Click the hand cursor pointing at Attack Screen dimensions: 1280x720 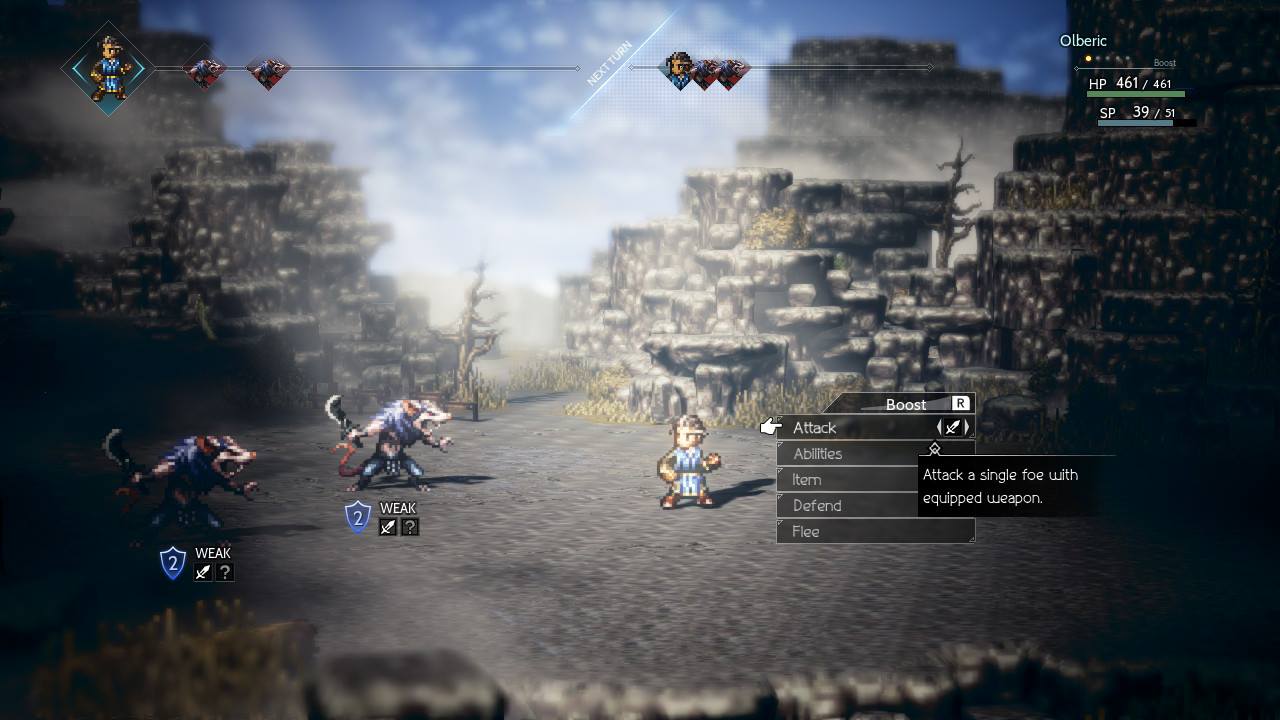769,425
